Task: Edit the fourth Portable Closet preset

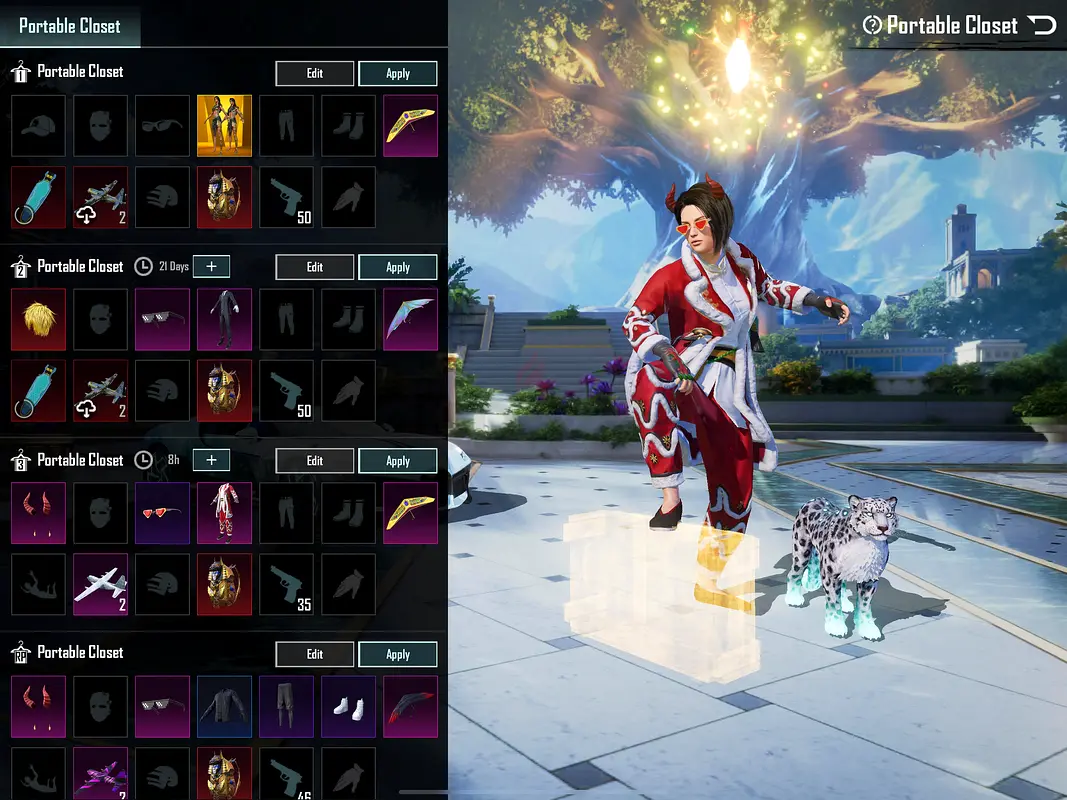Action: click(314, 654)
